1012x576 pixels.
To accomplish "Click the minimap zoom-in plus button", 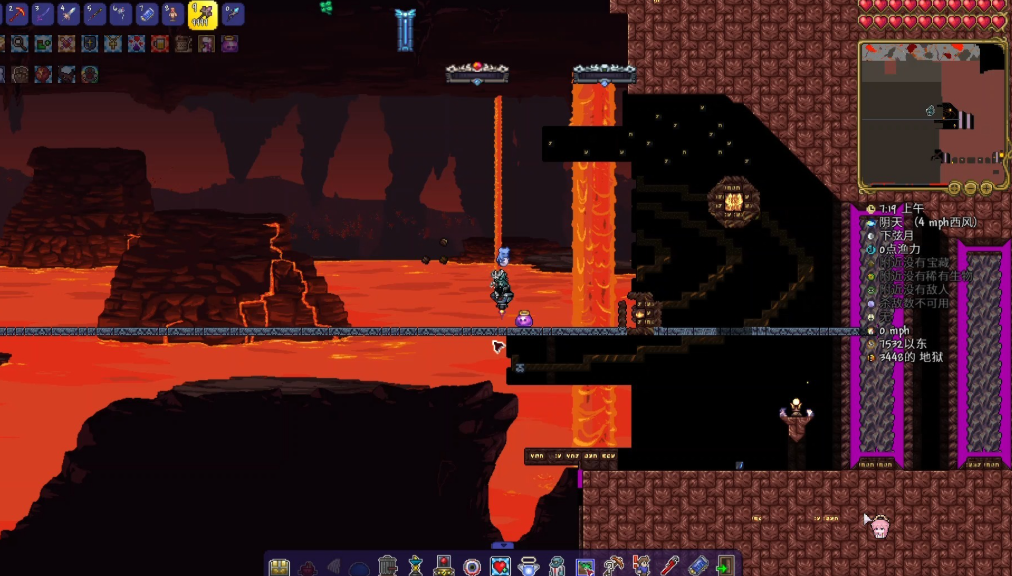I will point(986,188).
